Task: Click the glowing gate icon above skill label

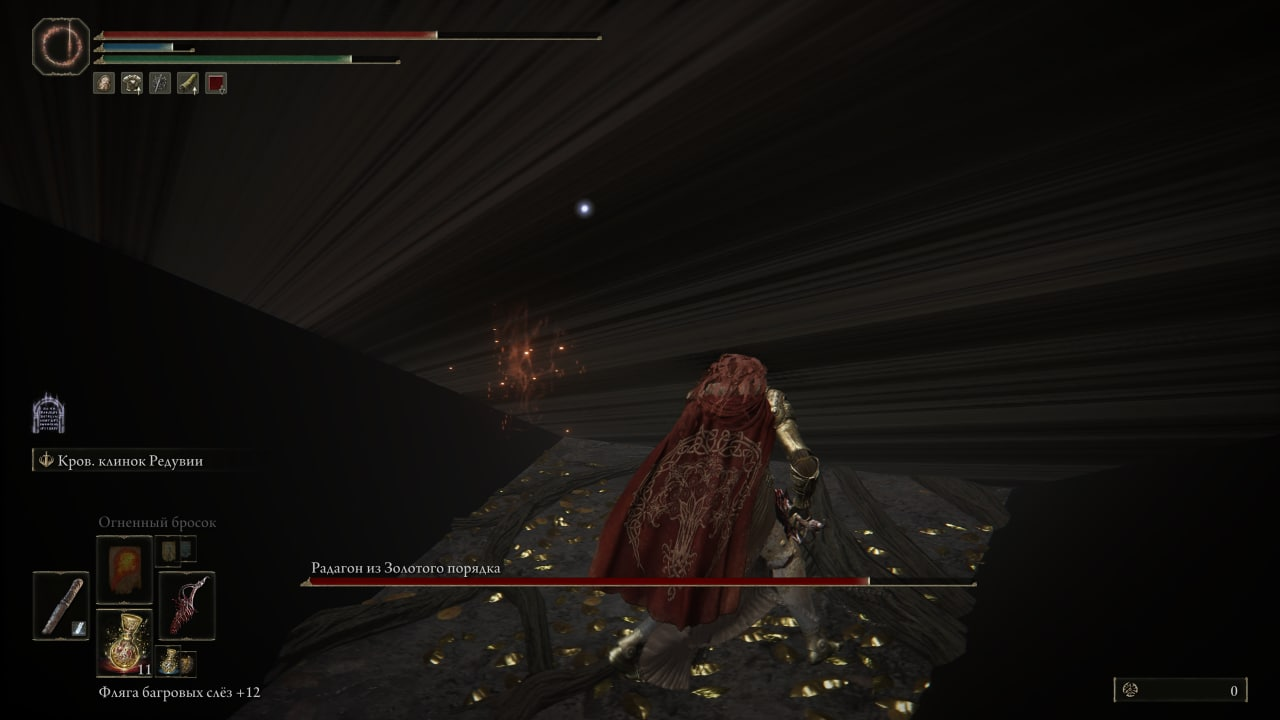Action: pos(48,414)
